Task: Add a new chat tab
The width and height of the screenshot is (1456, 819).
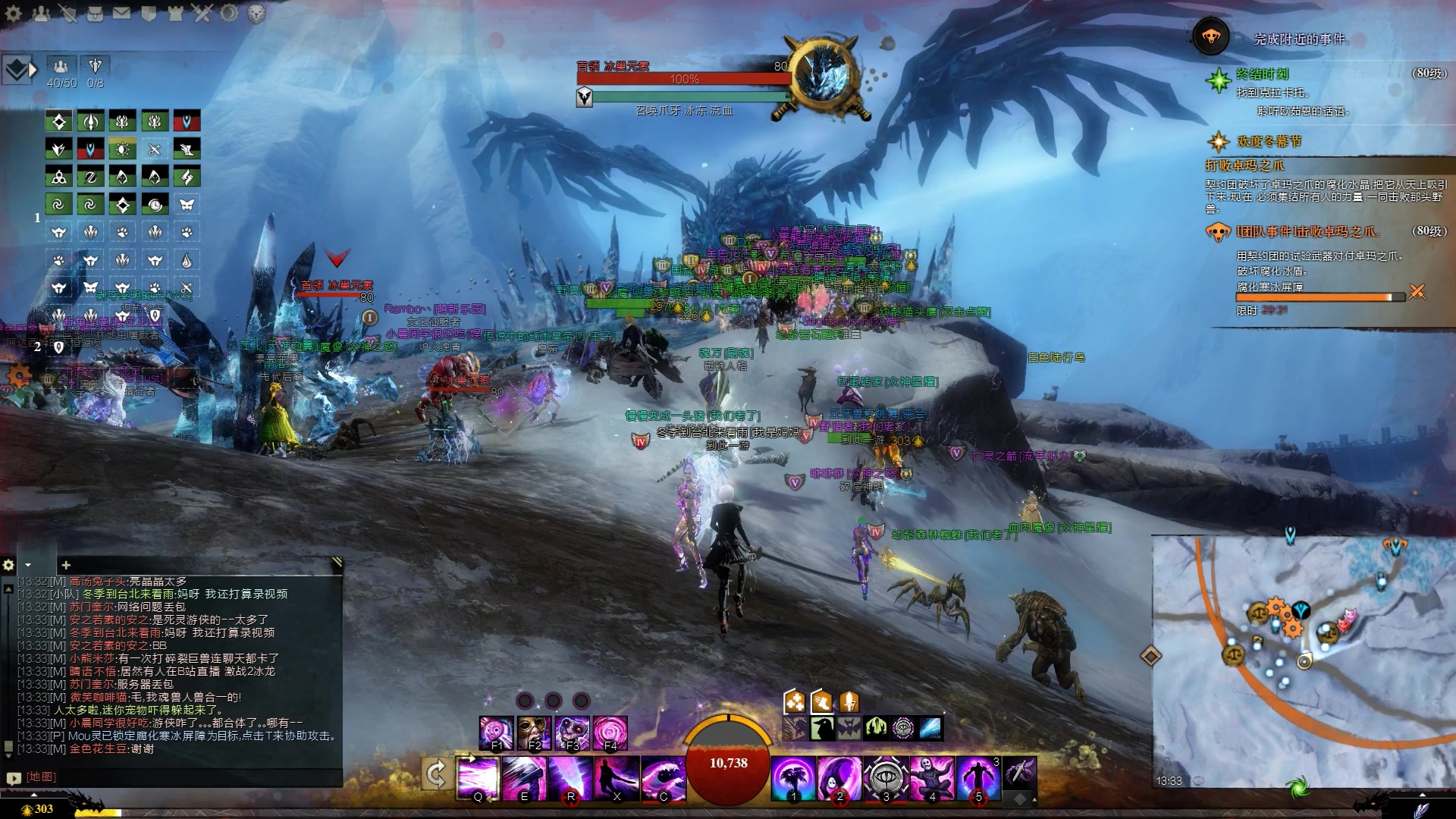Action: tap(66, 565)
